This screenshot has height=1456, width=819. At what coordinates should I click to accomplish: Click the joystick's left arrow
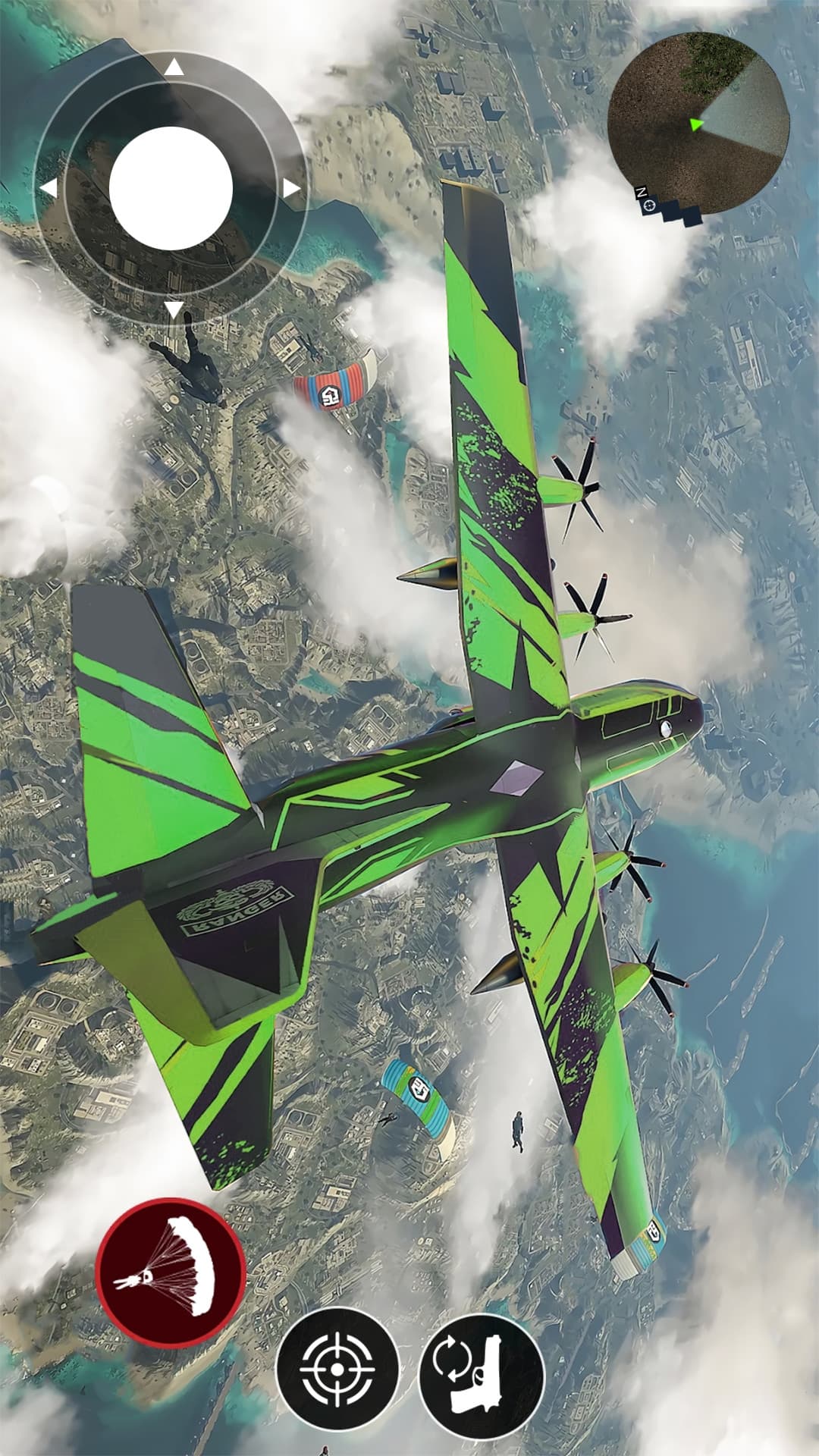pos(49,188)
